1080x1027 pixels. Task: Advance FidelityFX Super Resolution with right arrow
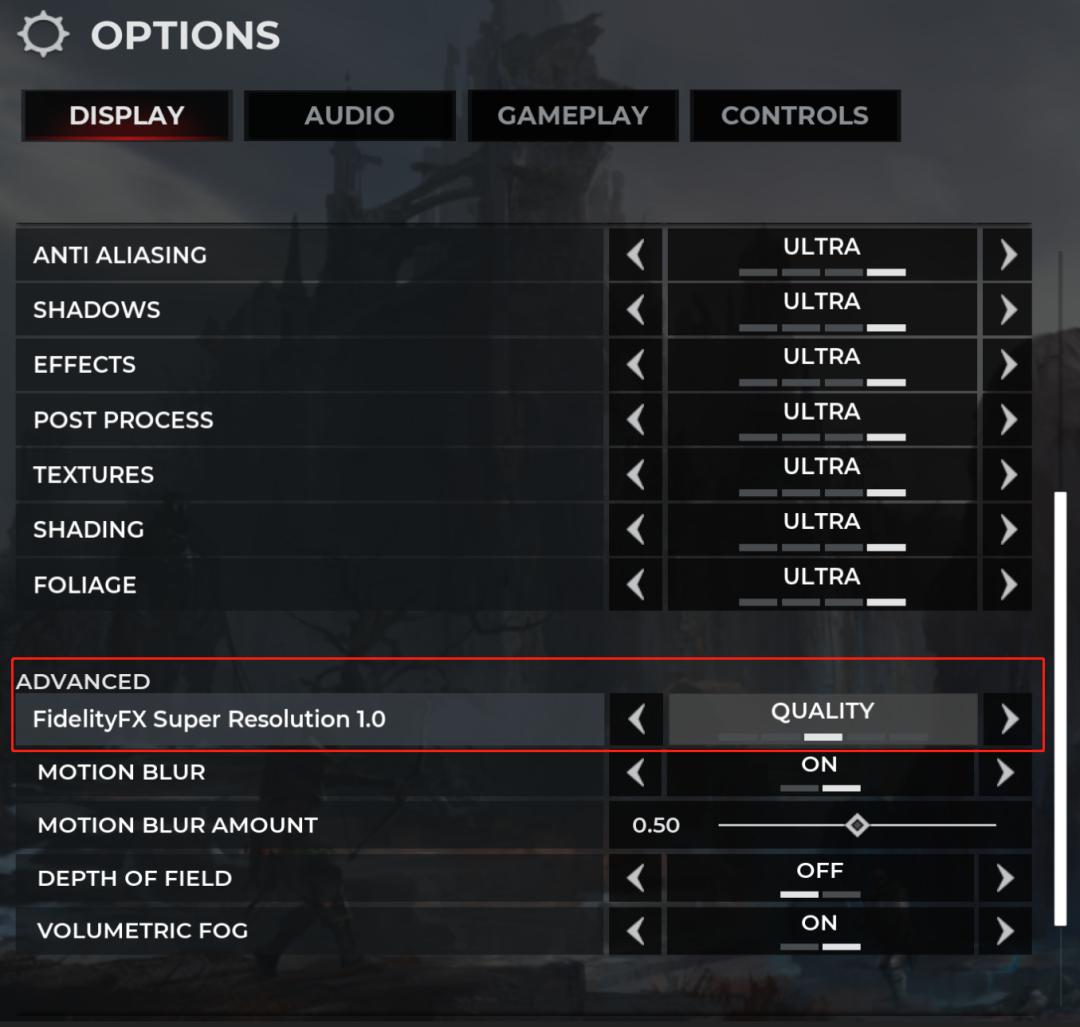click(1008, 719)
